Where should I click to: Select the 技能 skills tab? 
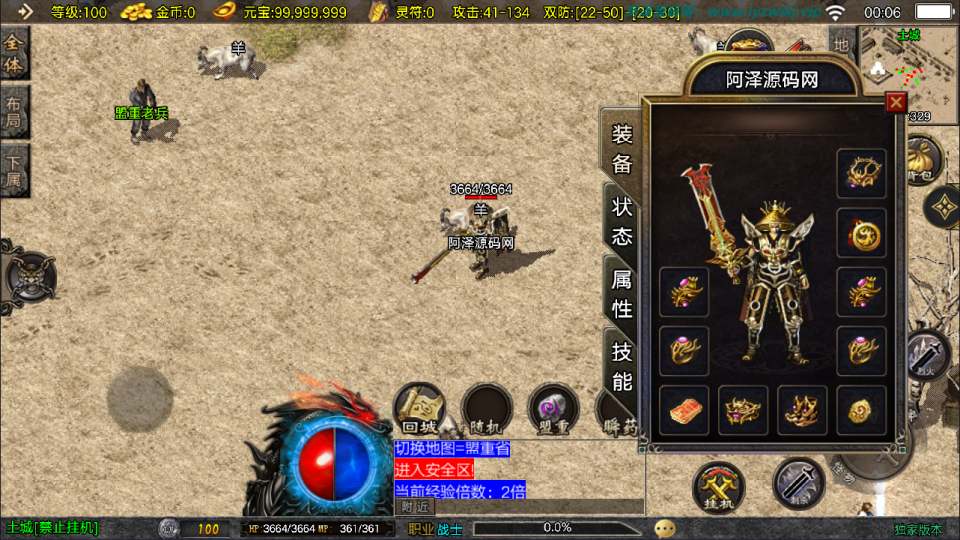[x=622, y=366]
